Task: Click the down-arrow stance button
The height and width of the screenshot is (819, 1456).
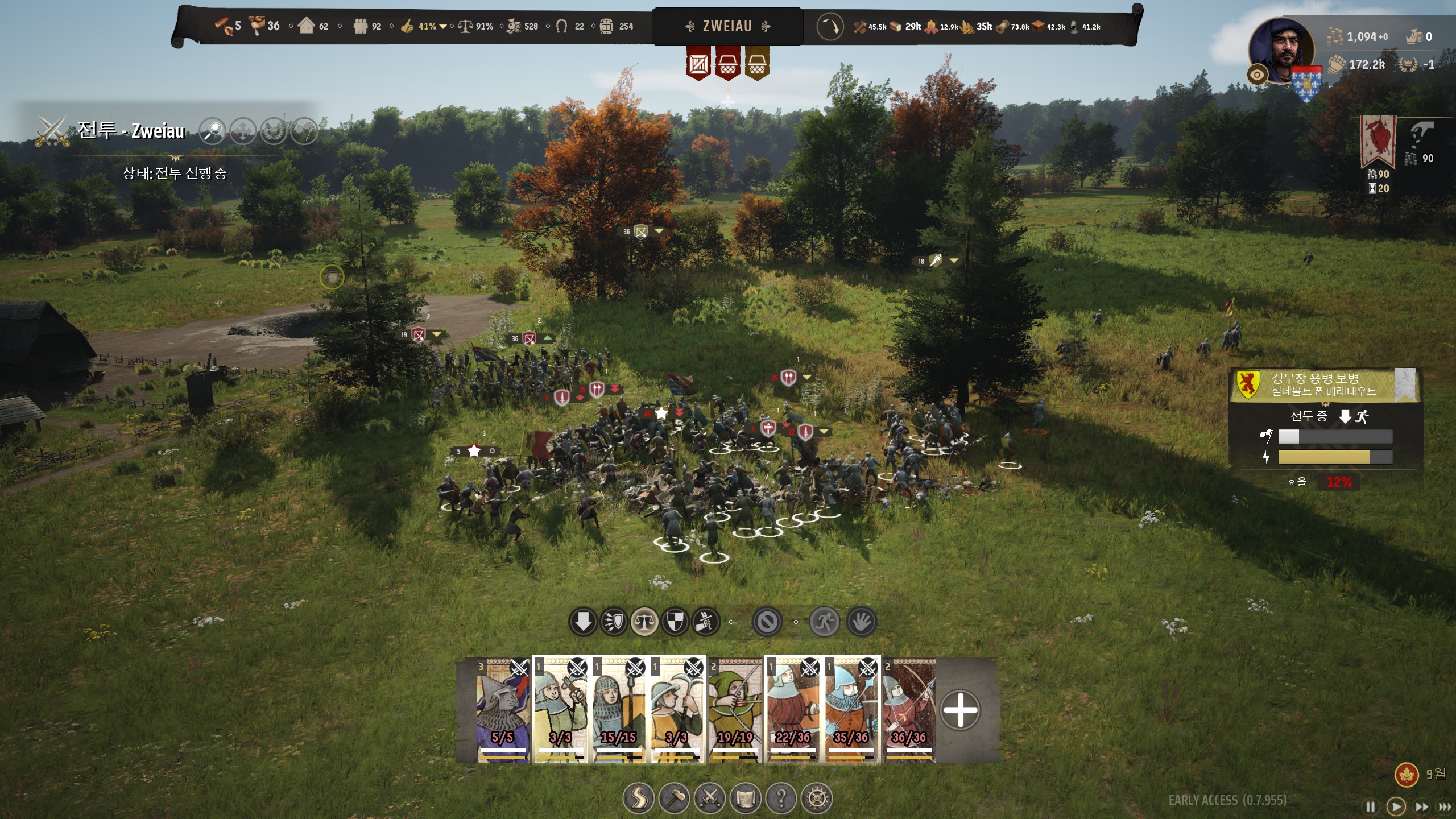Action: pos(582,622)
